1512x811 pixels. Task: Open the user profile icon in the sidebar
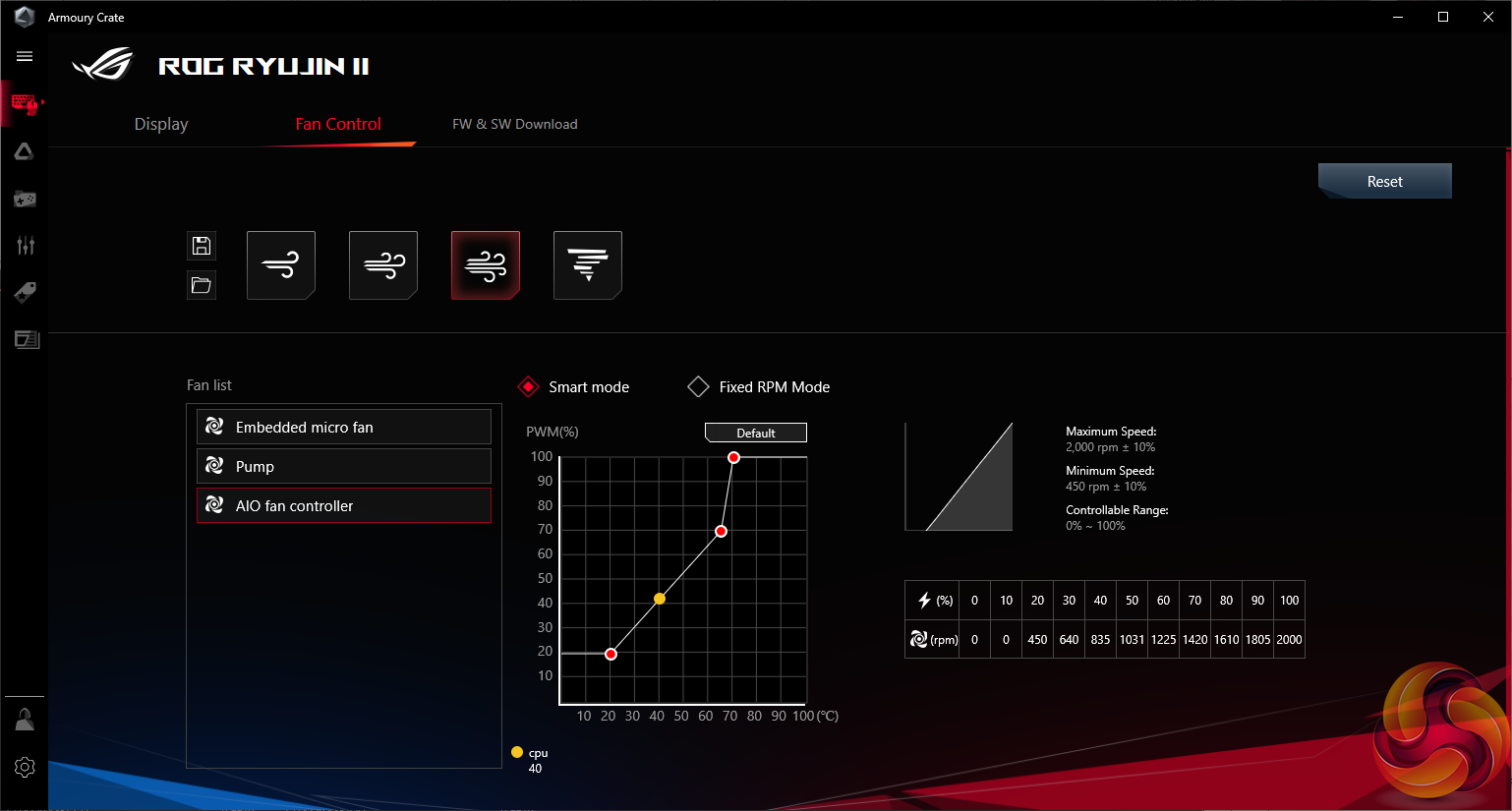point(25,720)
